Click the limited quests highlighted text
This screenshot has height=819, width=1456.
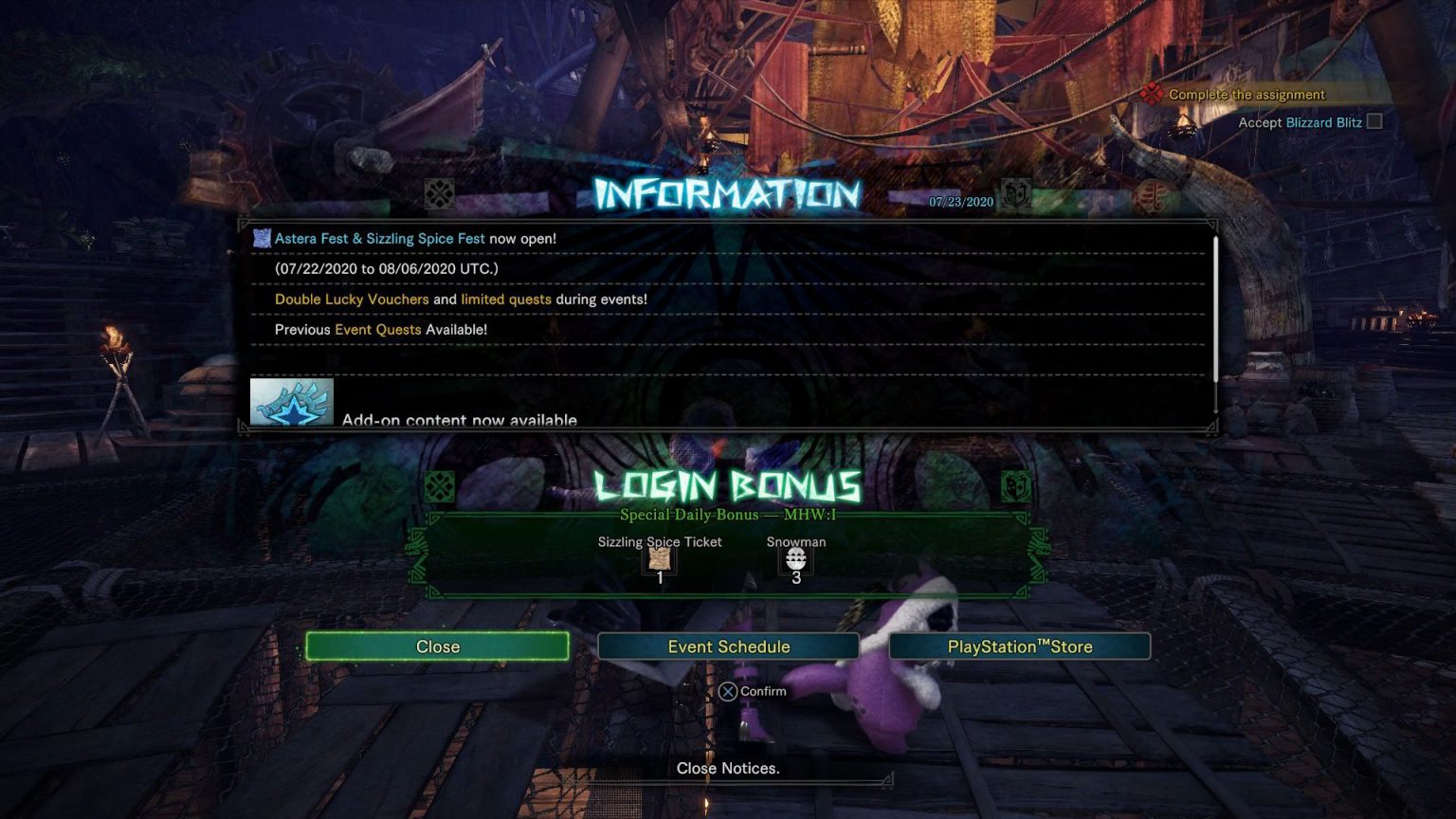coord(505,299)
